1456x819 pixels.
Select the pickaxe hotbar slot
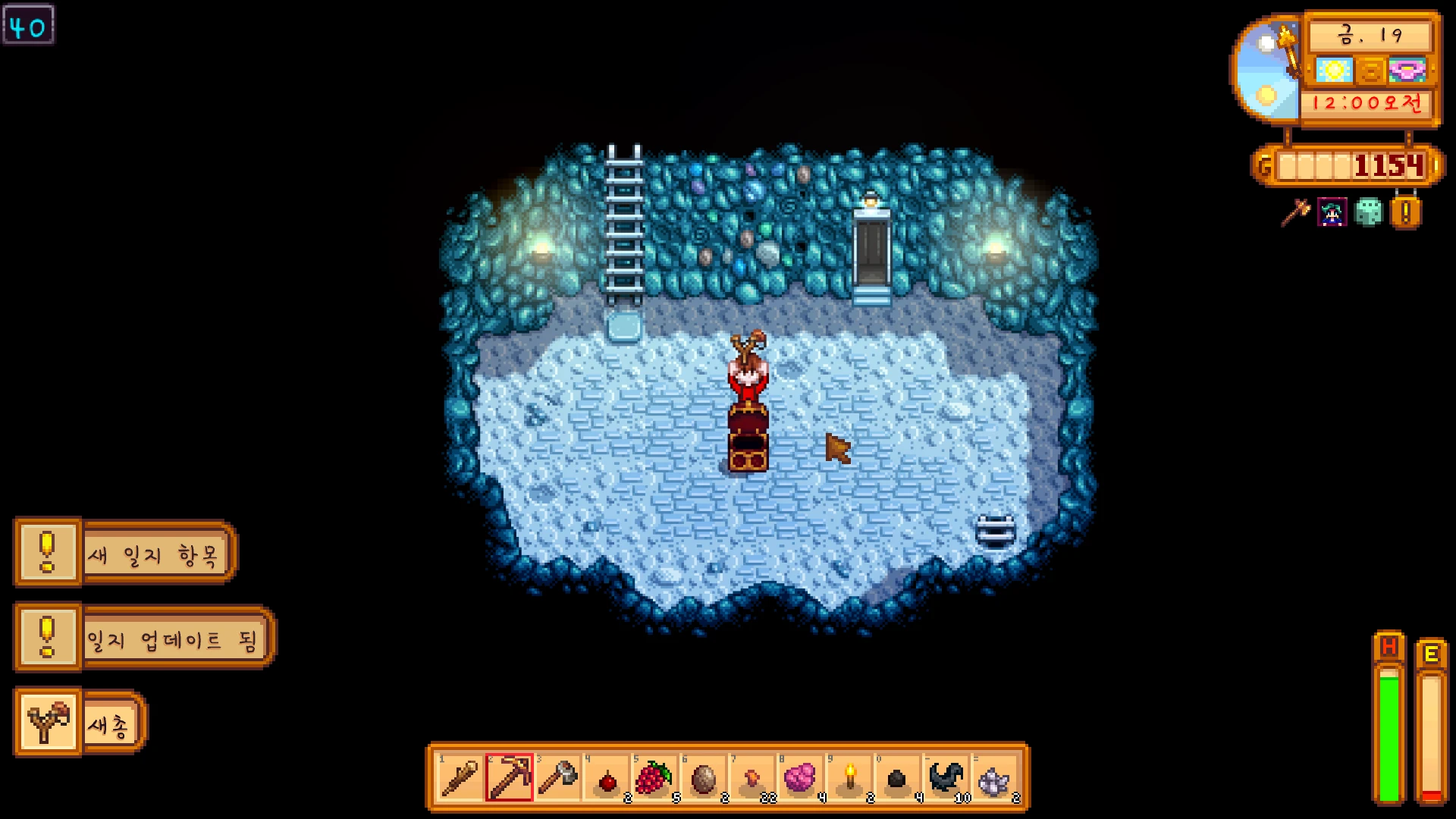510,778
